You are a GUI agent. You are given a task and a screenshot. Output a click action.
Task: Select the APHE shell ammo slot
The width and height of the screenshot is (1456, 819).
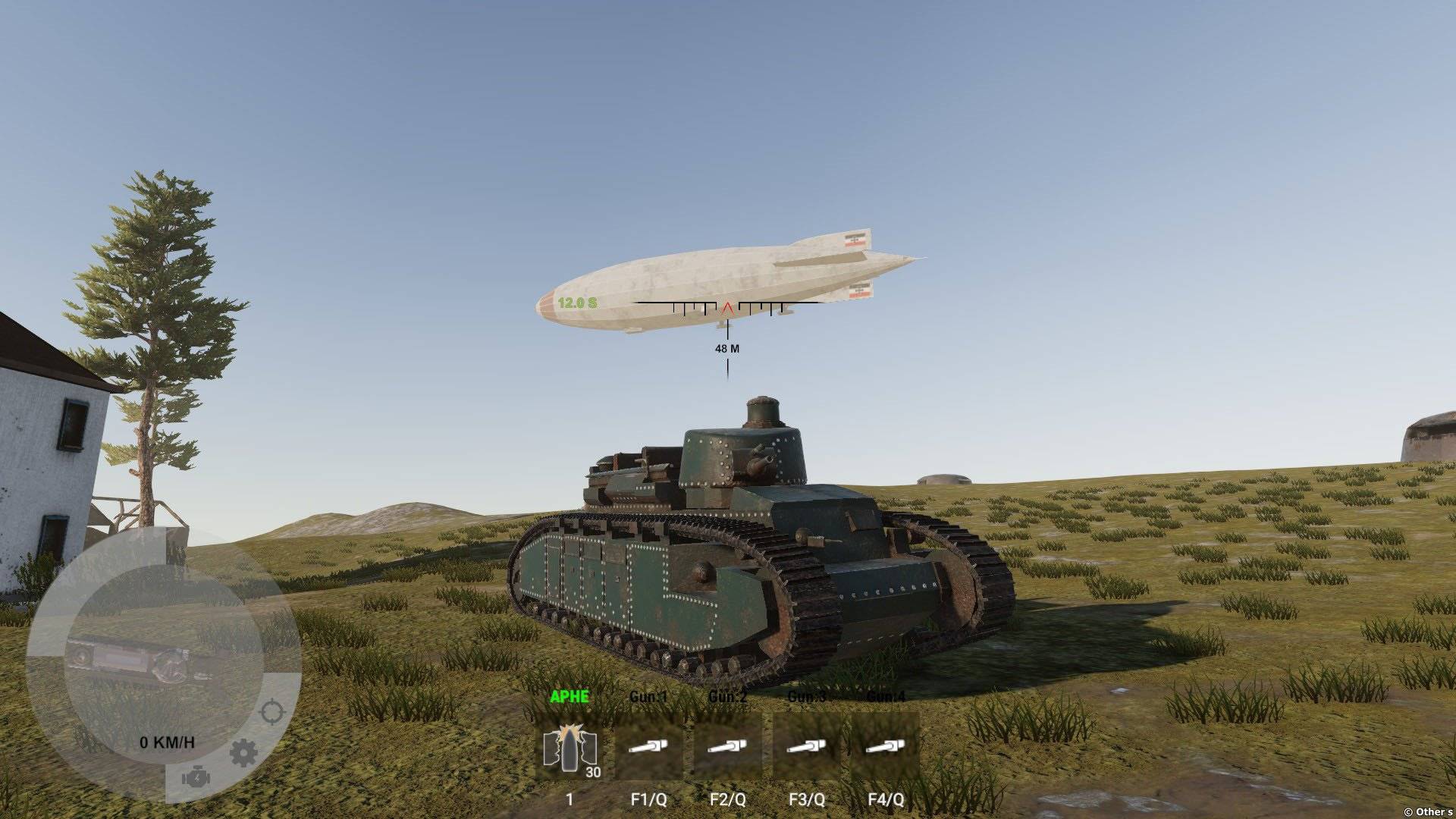[570, 748]
